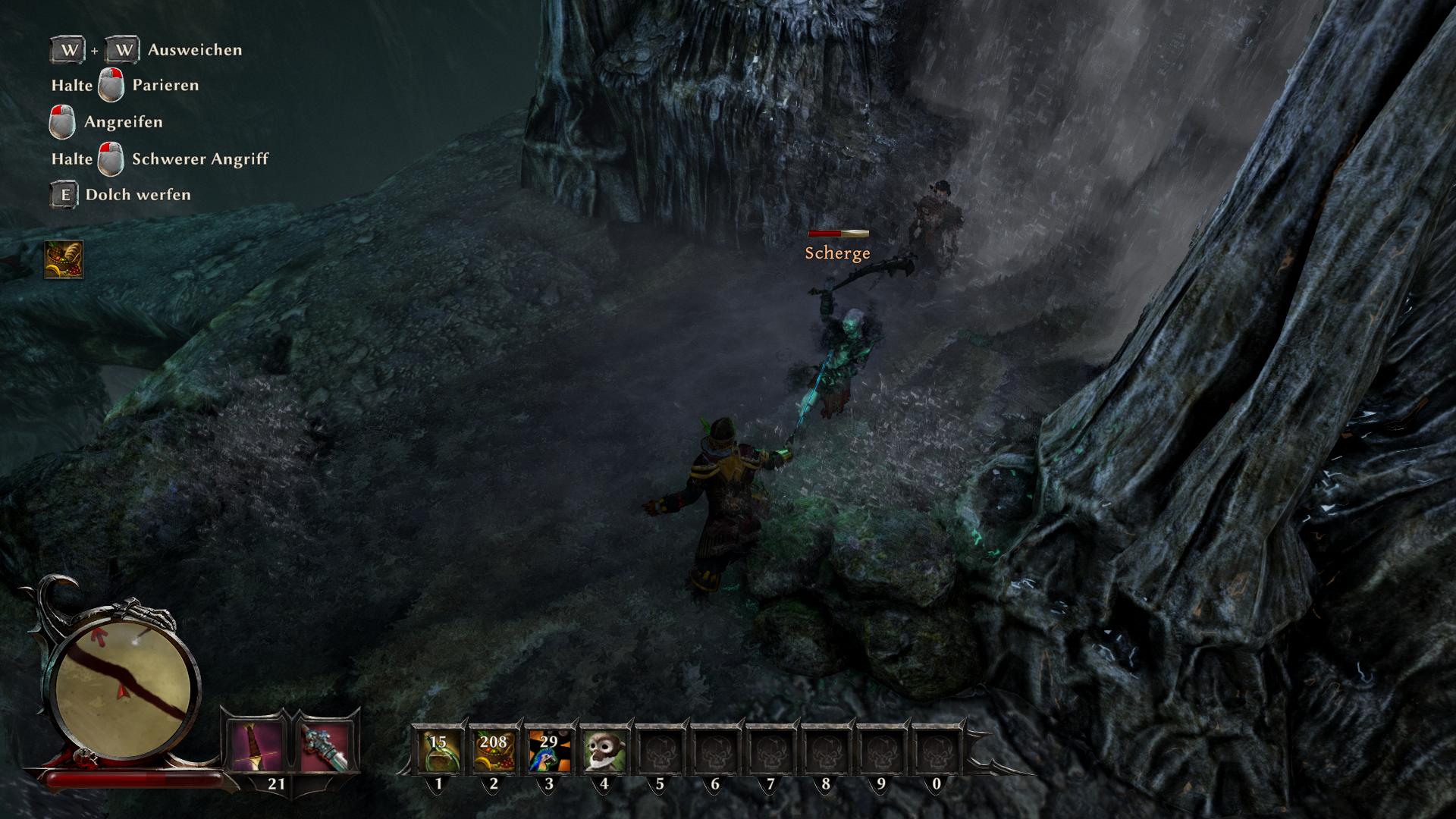Use the green potion in hotbar slot 1
Viewport: 1456px width, 819px height.
click(438, 751)
